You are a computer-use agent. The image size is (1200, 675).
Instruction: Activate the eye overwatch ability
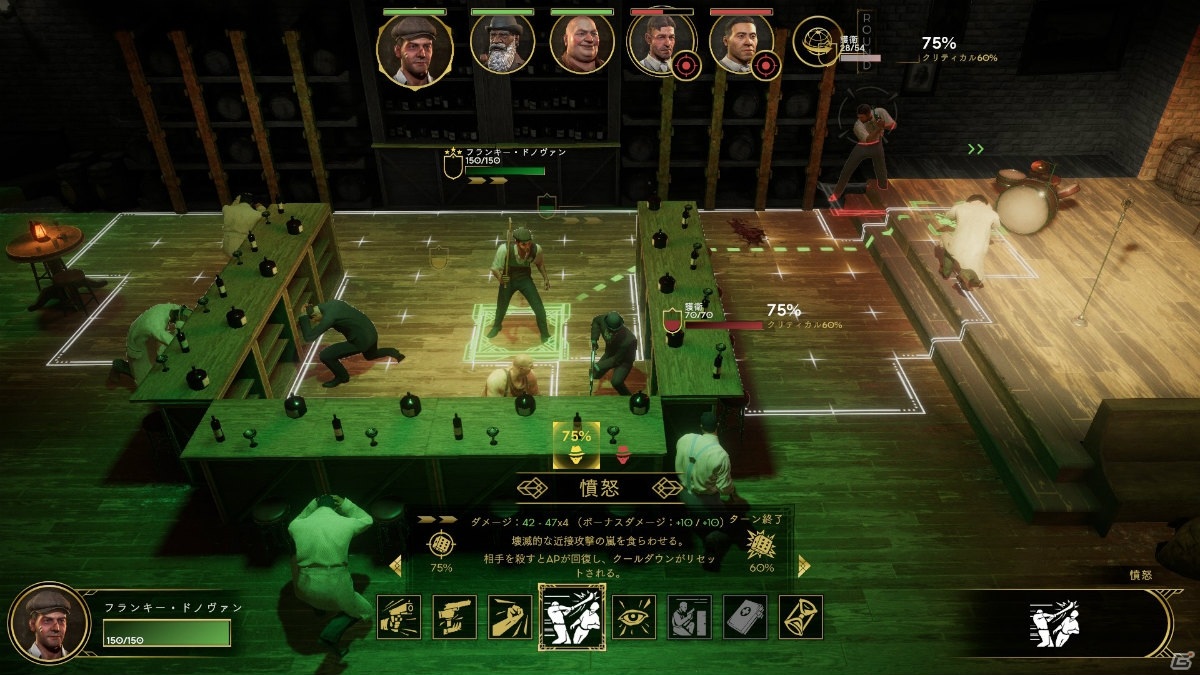633,617
